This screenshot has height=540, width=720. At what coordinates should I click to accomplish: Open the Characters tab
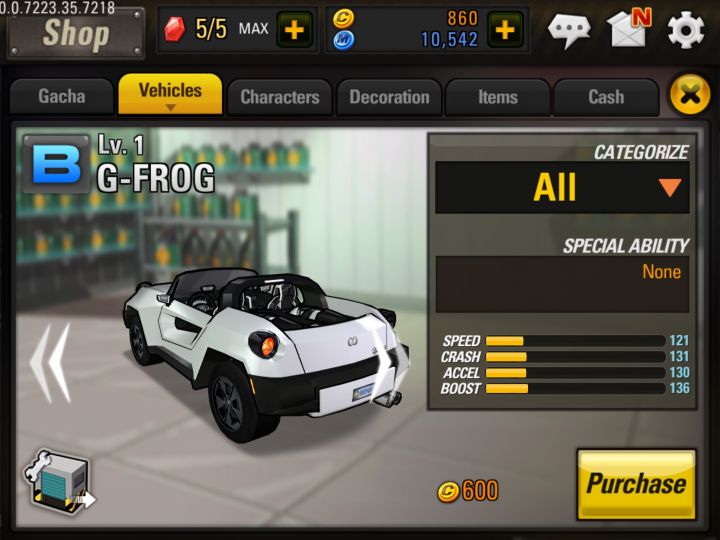tap(279, 97)
